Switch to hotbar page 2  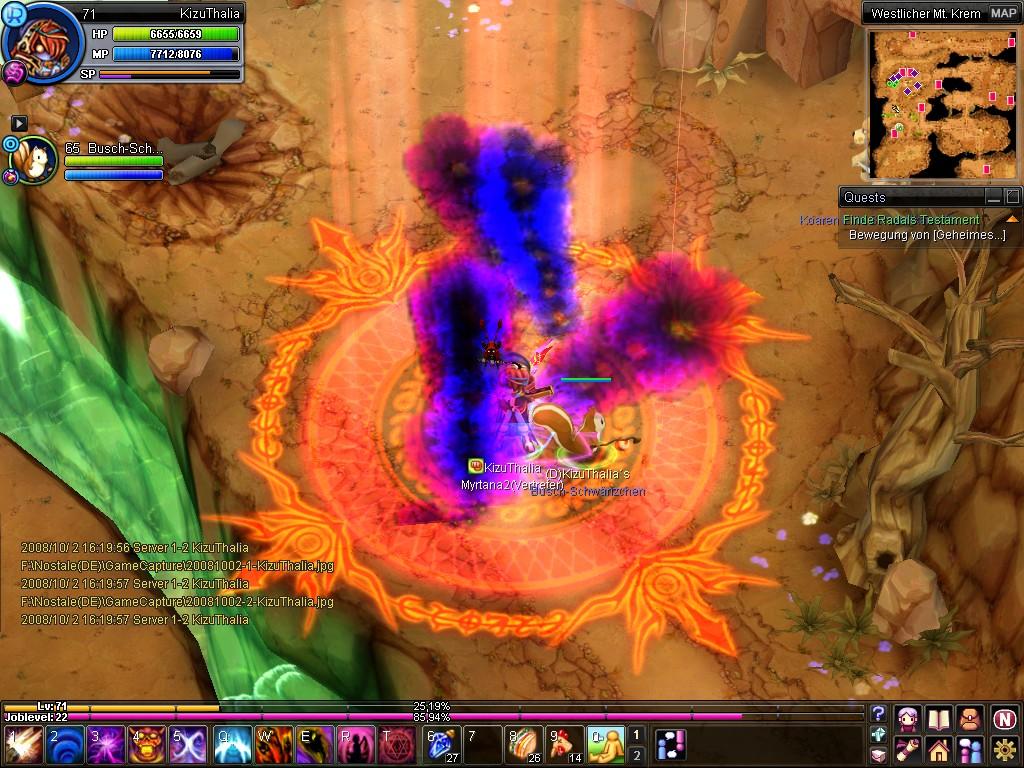tap(636, 756)
